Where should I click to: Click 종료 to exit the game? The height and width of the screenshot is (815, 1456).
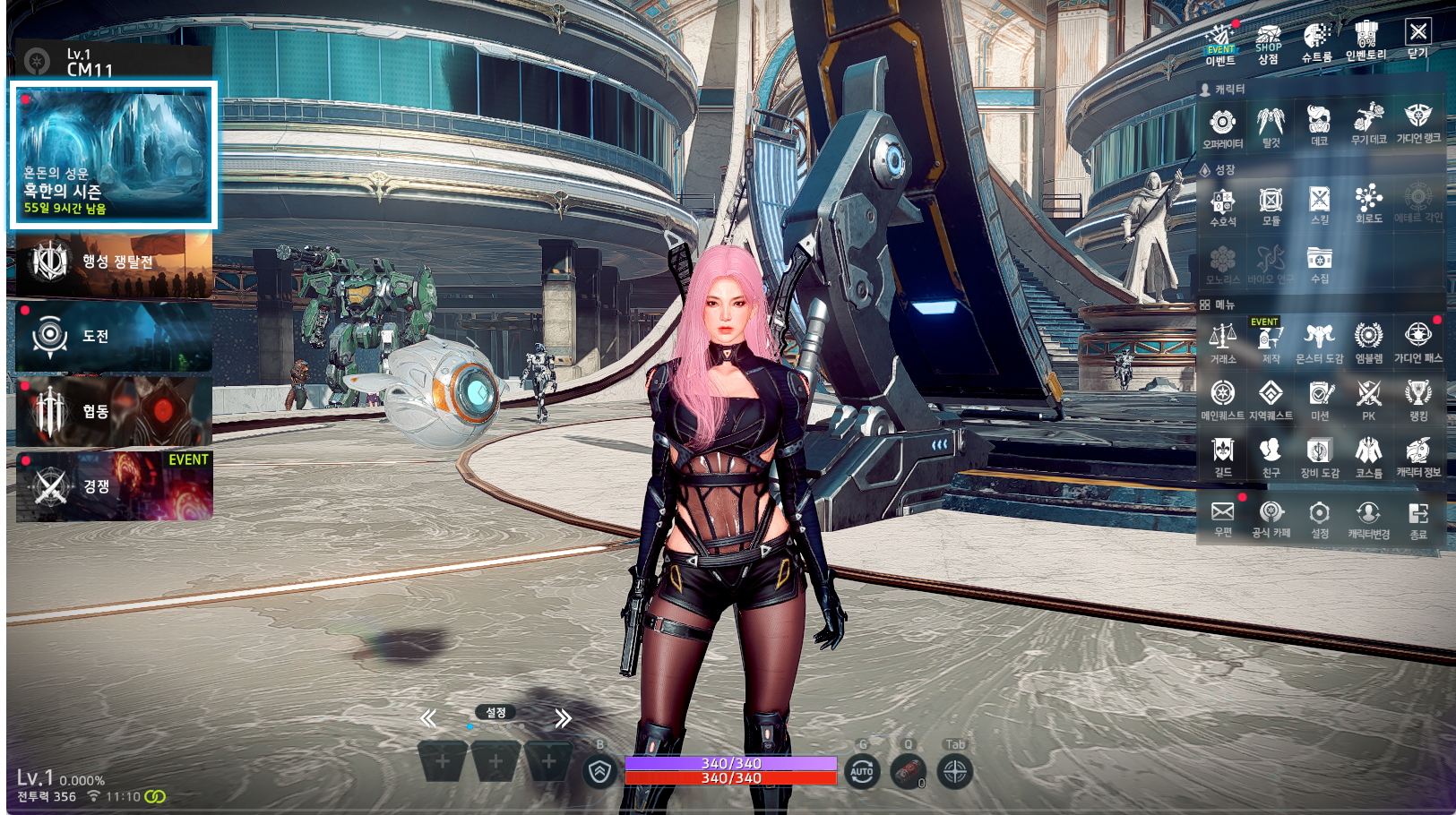tap(1417, 519)
